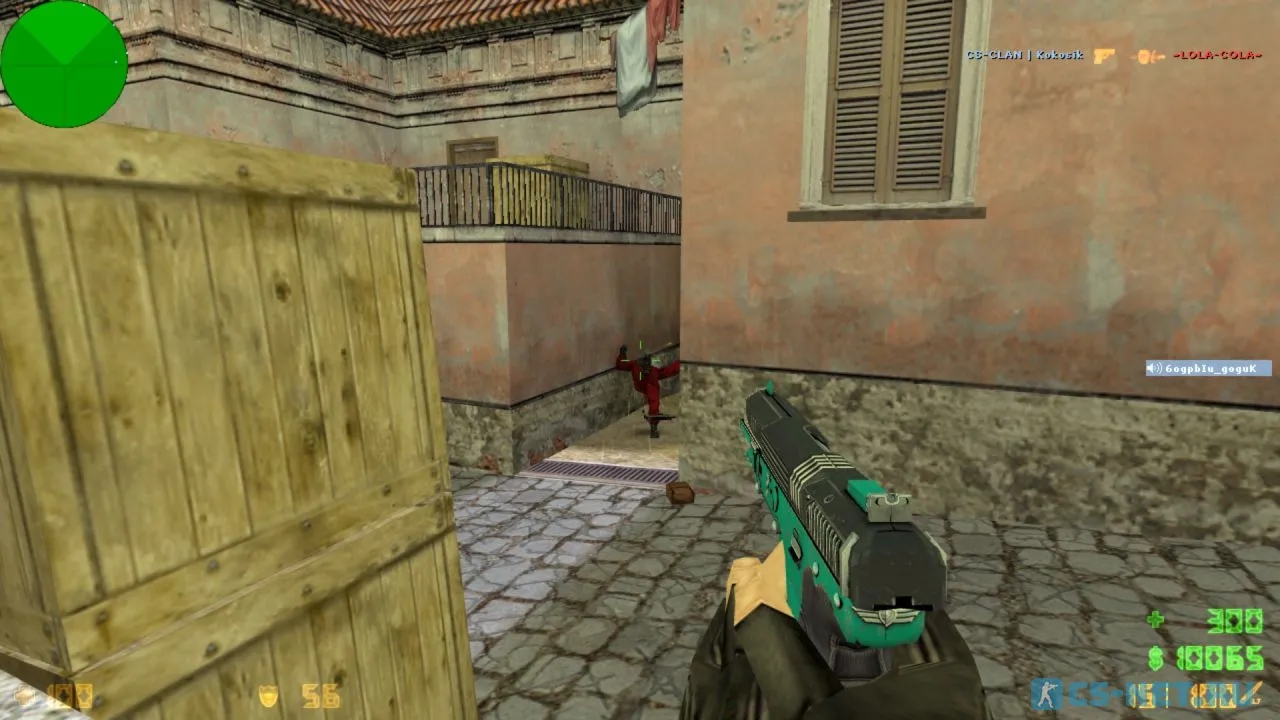Toggle the radar display top left

[x=65, y=63]
